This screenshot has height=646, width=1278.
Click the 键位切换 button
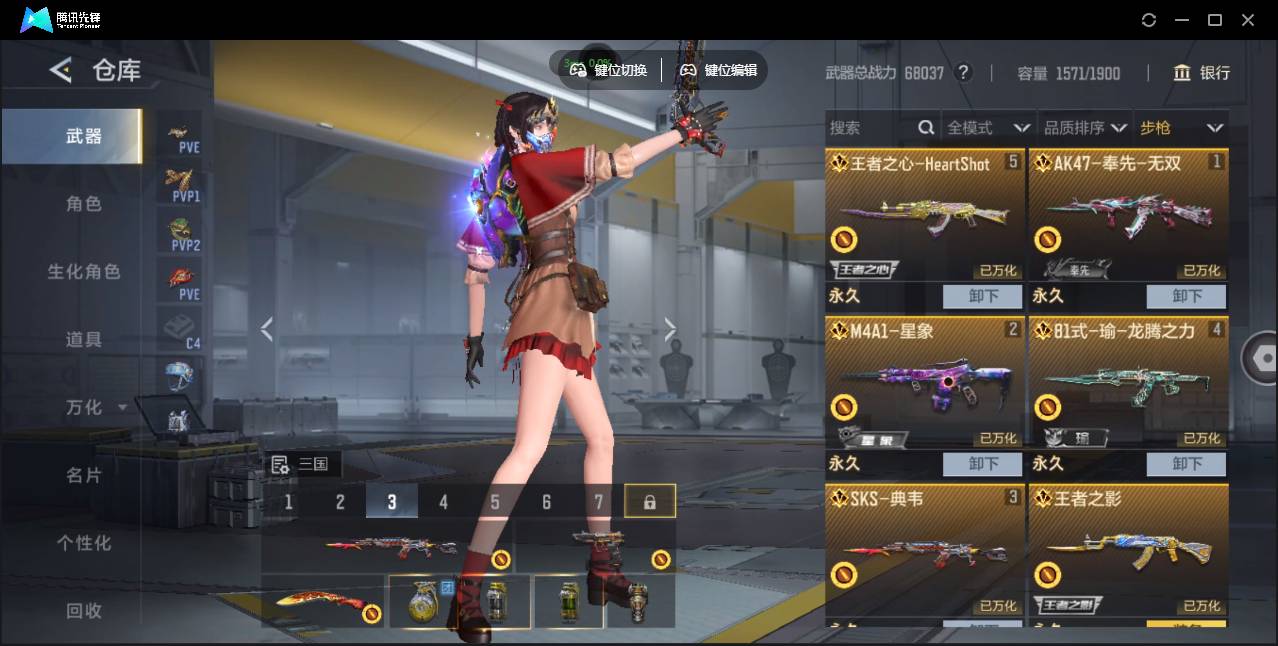tap(609, 70)
